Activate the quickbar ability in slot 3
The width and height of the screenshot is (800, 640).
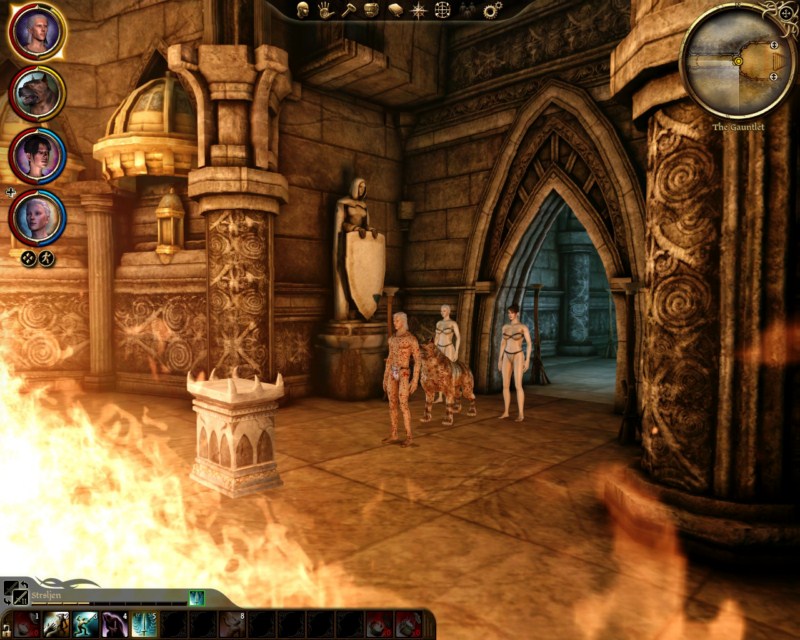click(87, 625)
